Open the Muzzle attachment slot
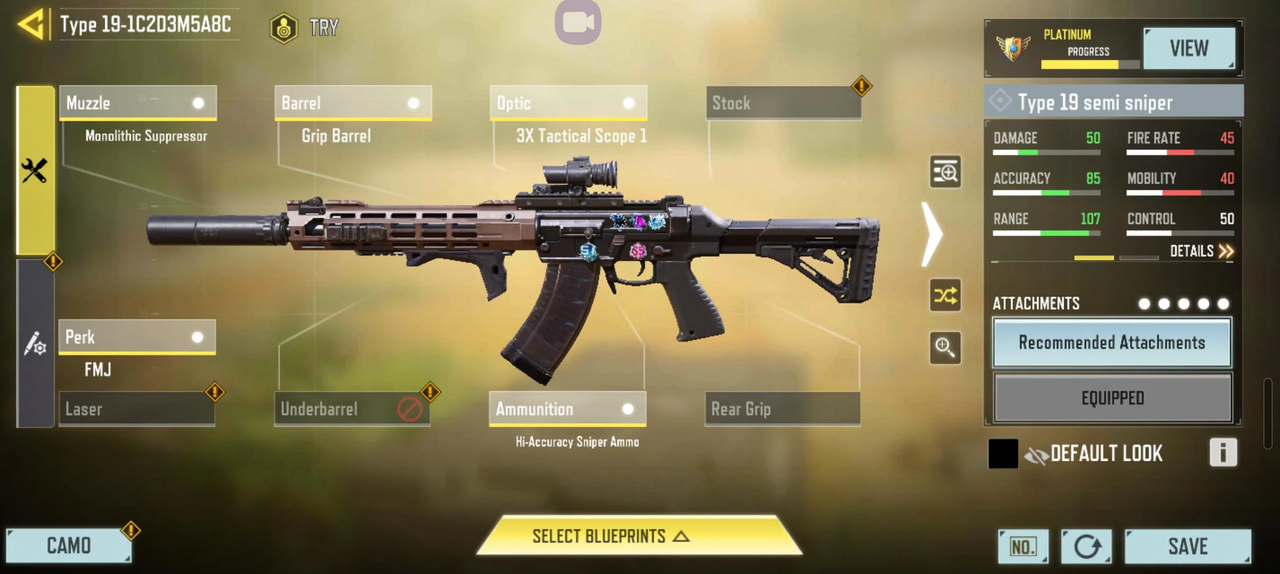1280x574 pixels. [137, 103]
